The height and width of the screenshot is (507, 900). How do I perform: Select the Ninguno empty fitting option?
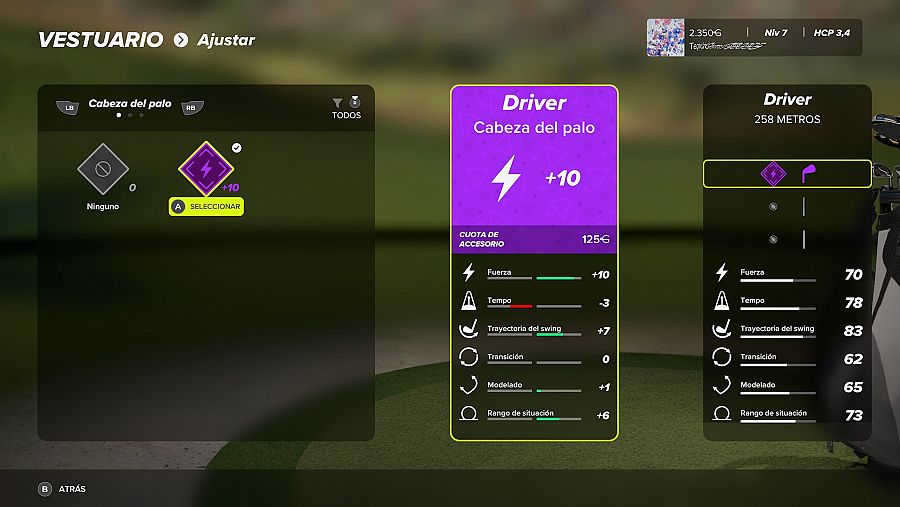pos(104,170)
